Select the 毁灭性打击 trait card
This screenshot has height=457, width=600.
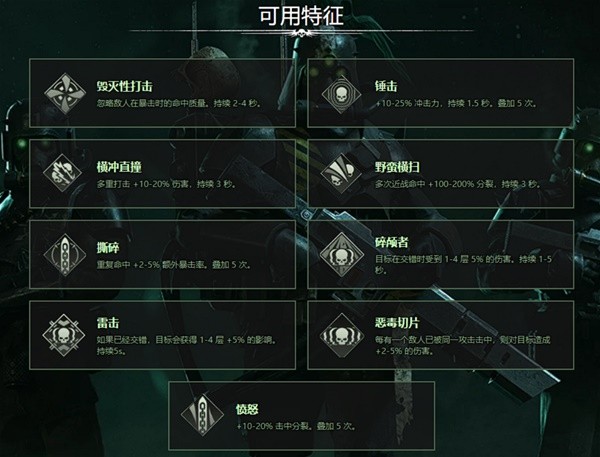pos(162,93)
